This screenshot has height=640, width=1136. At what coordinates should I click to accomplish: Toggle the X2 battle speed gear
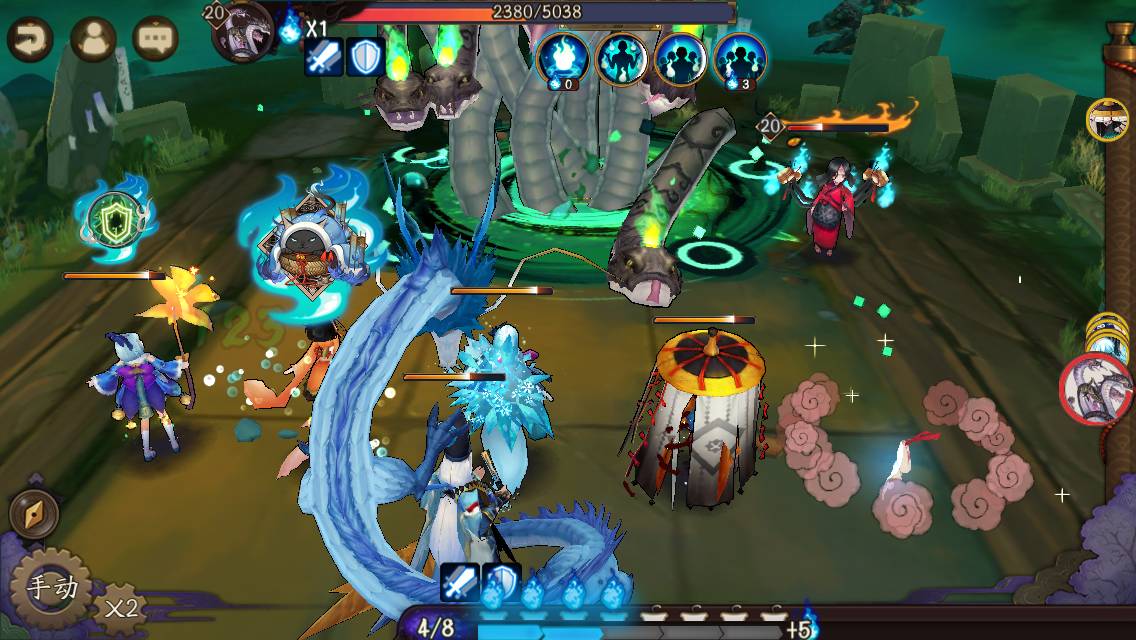(120, 606)
